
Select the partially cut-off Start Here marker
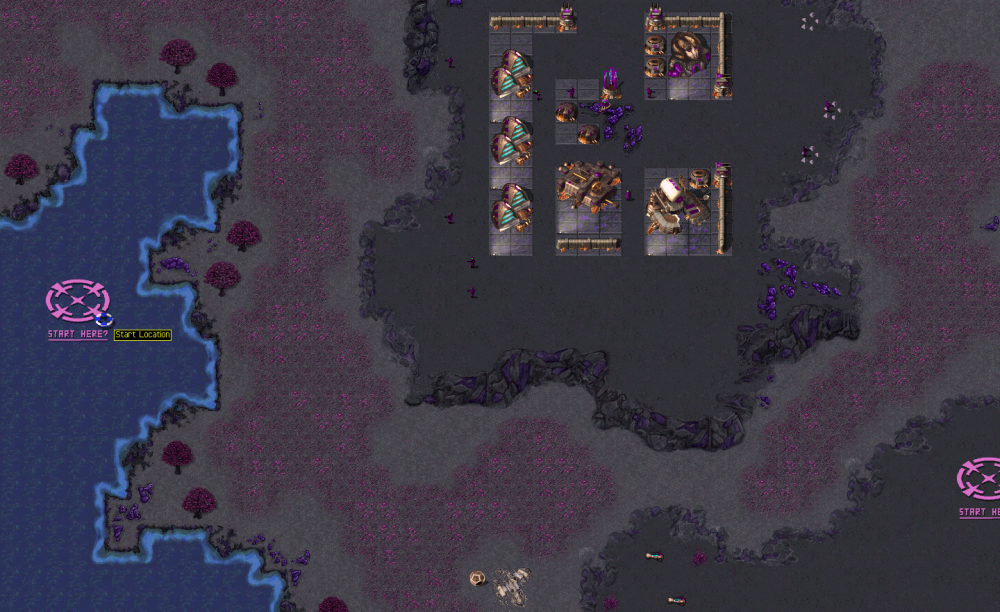[981, 479]
